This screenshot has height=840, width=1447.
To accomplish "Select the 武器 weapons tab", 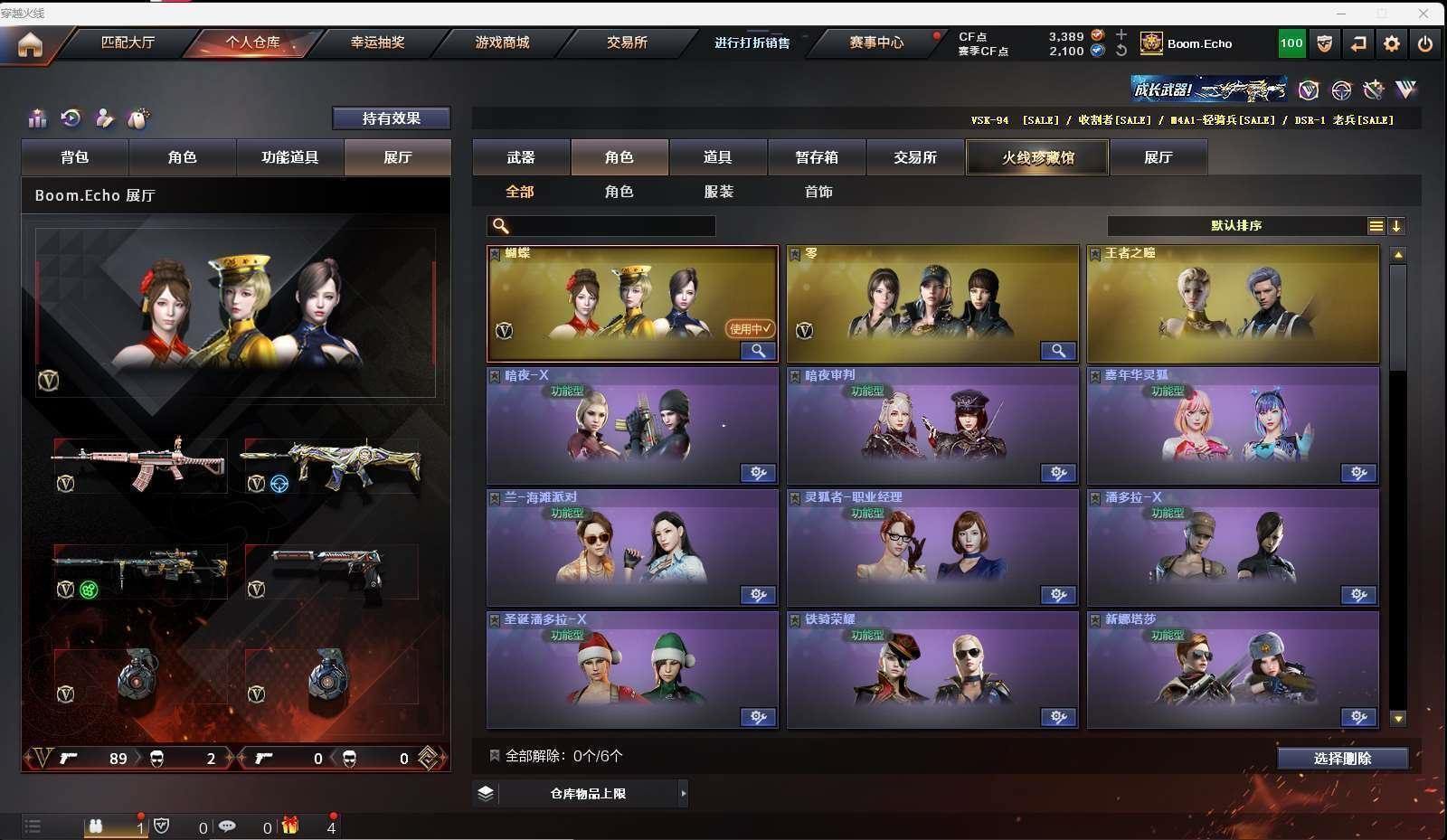I will (521, 157).
